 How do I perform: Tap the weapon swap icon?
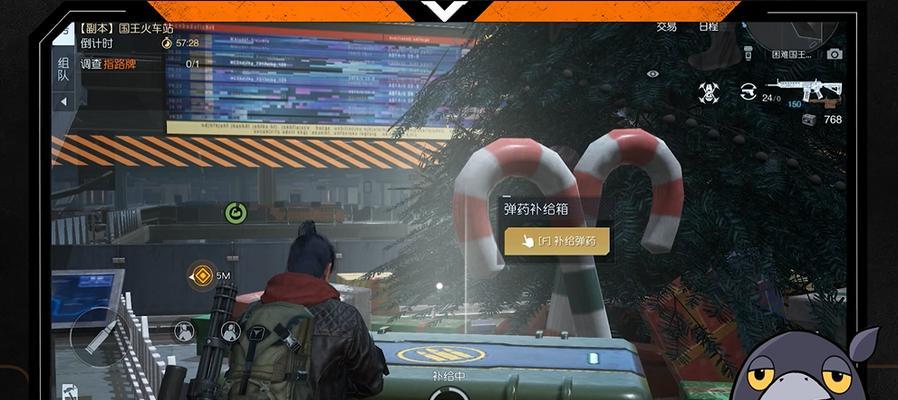(x=747, y=92)
